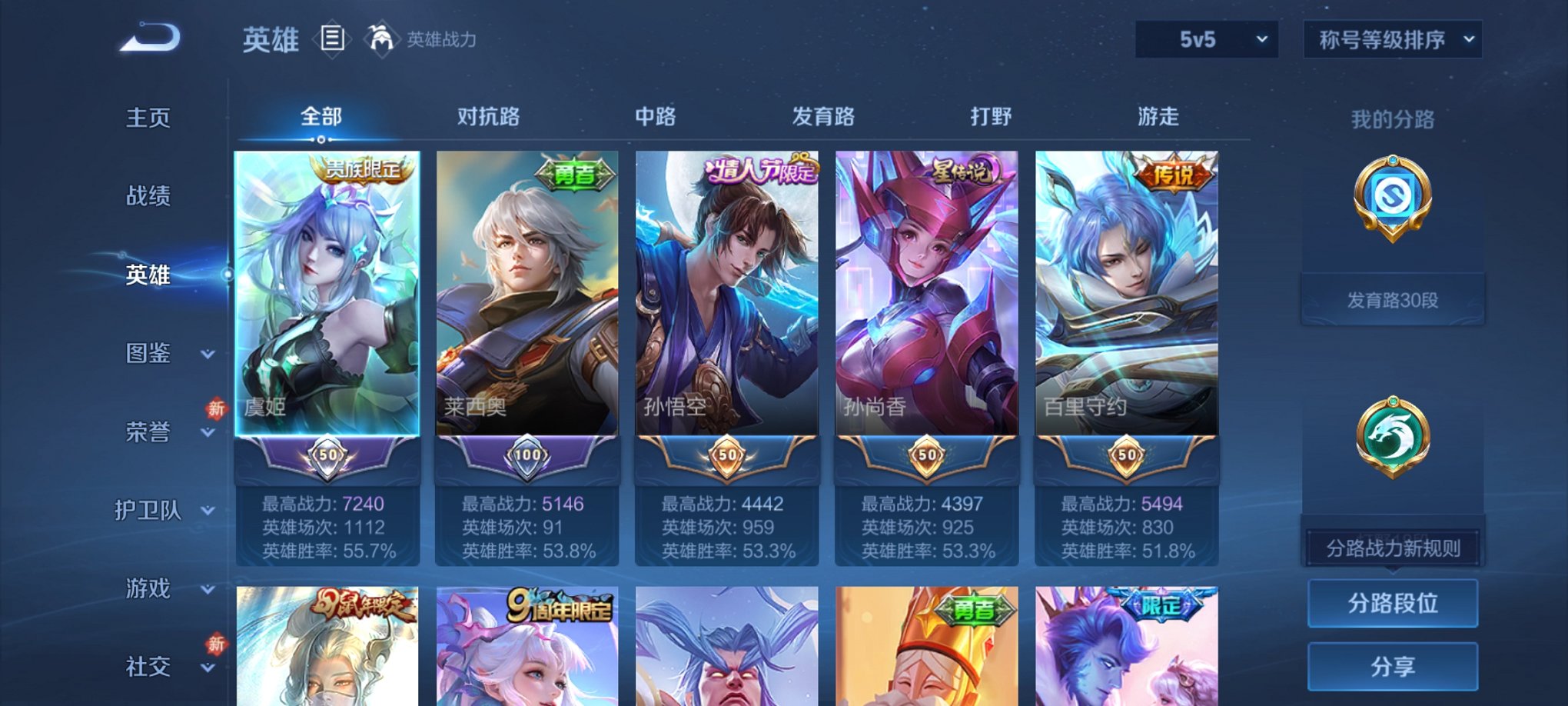Open the hero attribute list icon beside 英雄
This screenshot has height=706, width=1568.
(x=331, y=40)
